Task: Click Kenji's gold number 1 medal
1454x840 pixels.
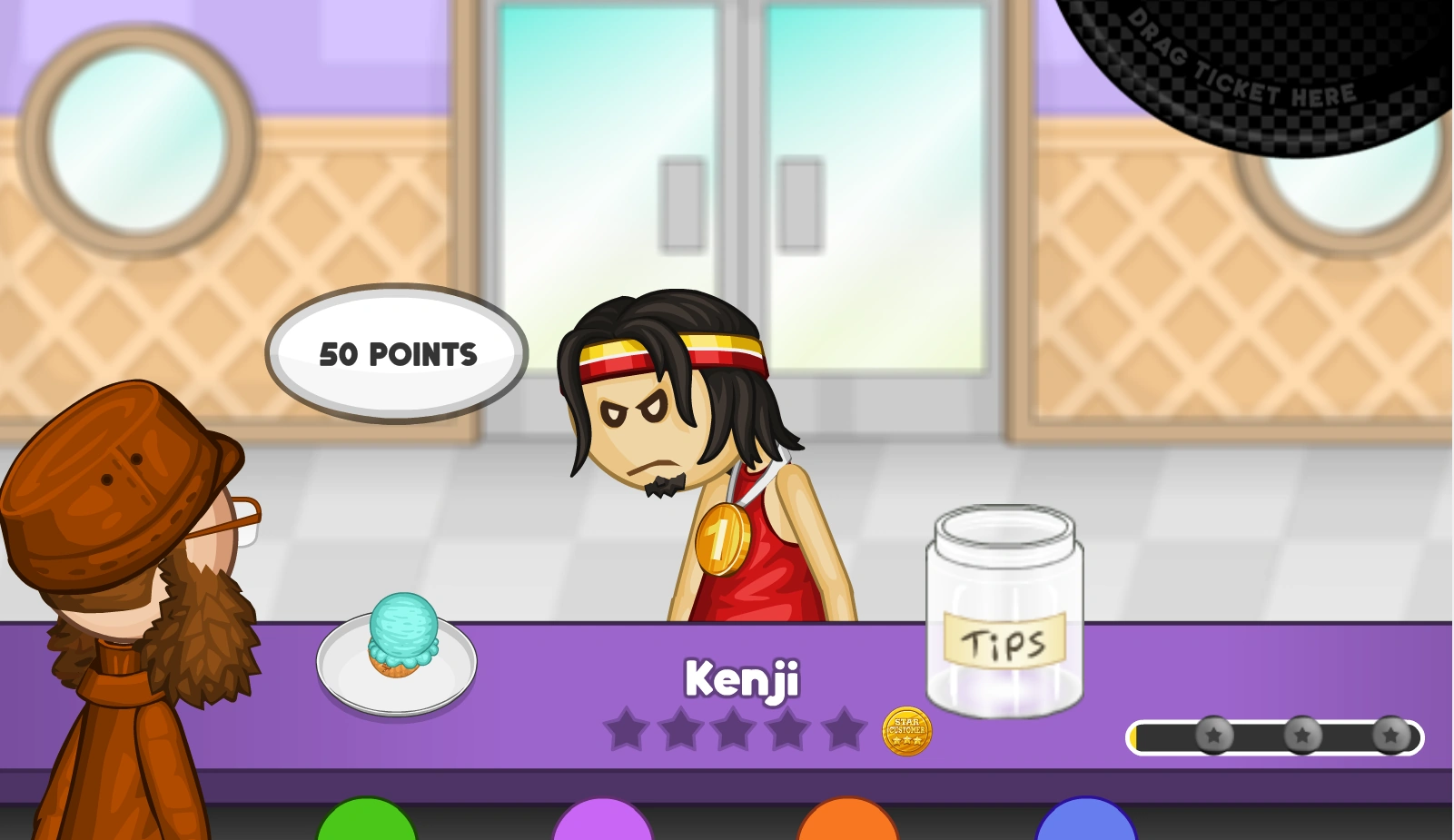Action: (x=722, y=539)
